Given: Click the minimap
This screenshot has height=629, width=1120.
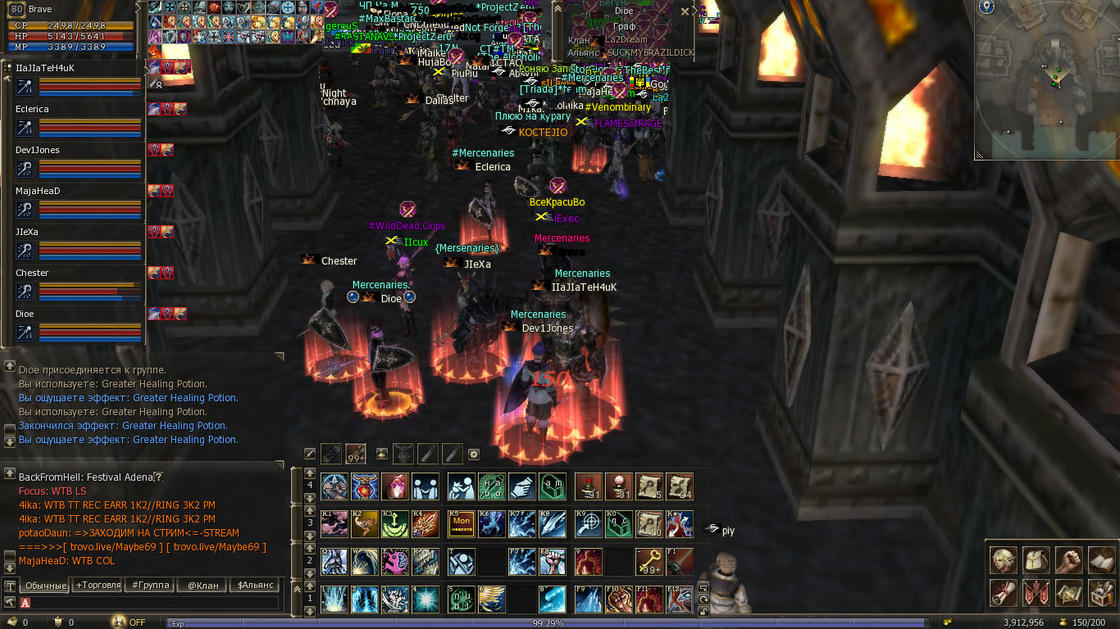Looking at the screenshot, I should click(1046, 80).
